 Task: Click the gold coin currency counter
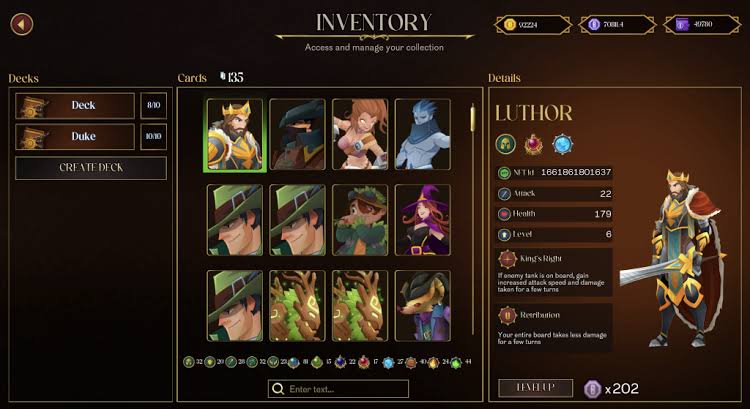point(528,24)
